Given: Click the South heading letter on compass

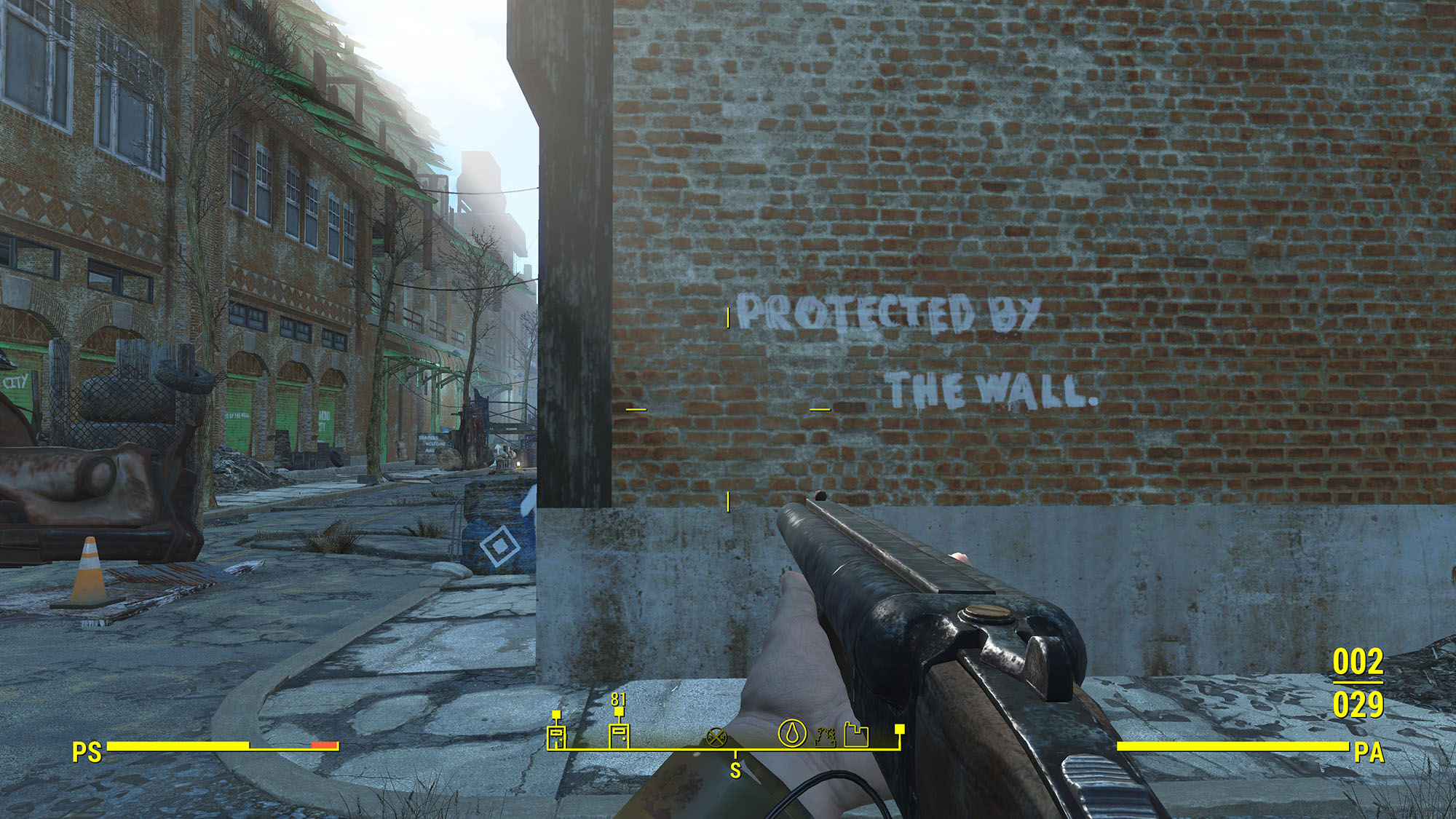Looking at the screenshot, I should click(x=735, y=770).
